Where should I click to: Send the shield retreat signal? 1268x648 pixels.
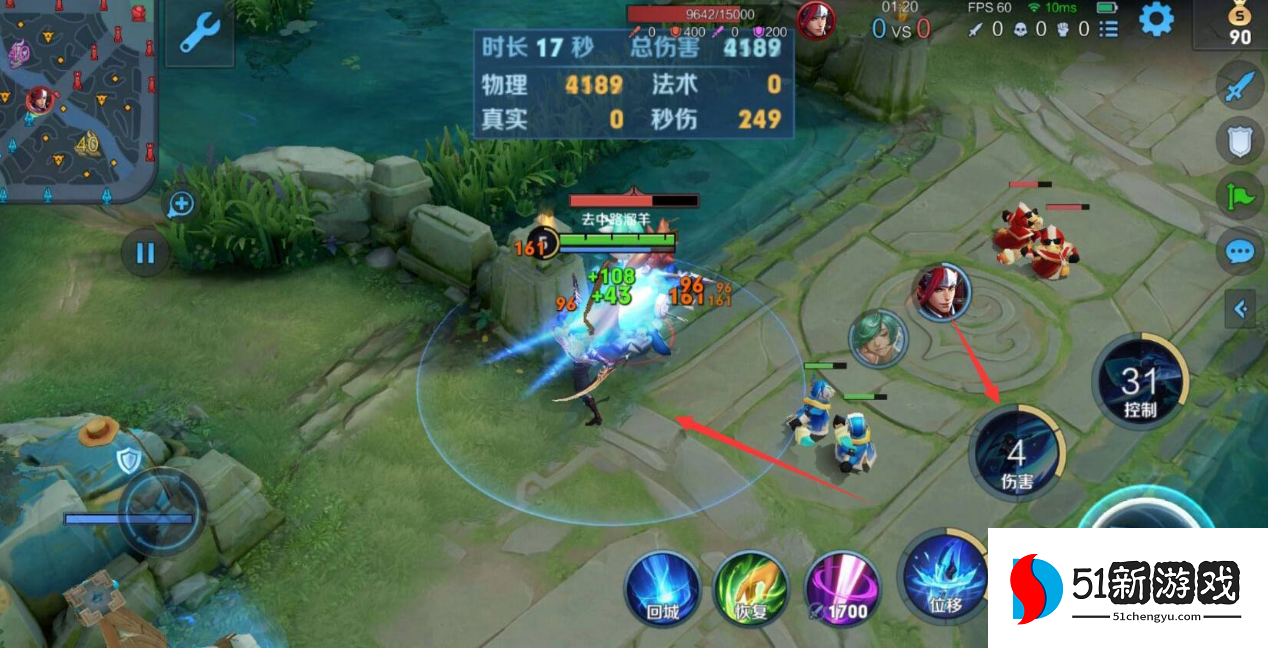[1240, 141]
